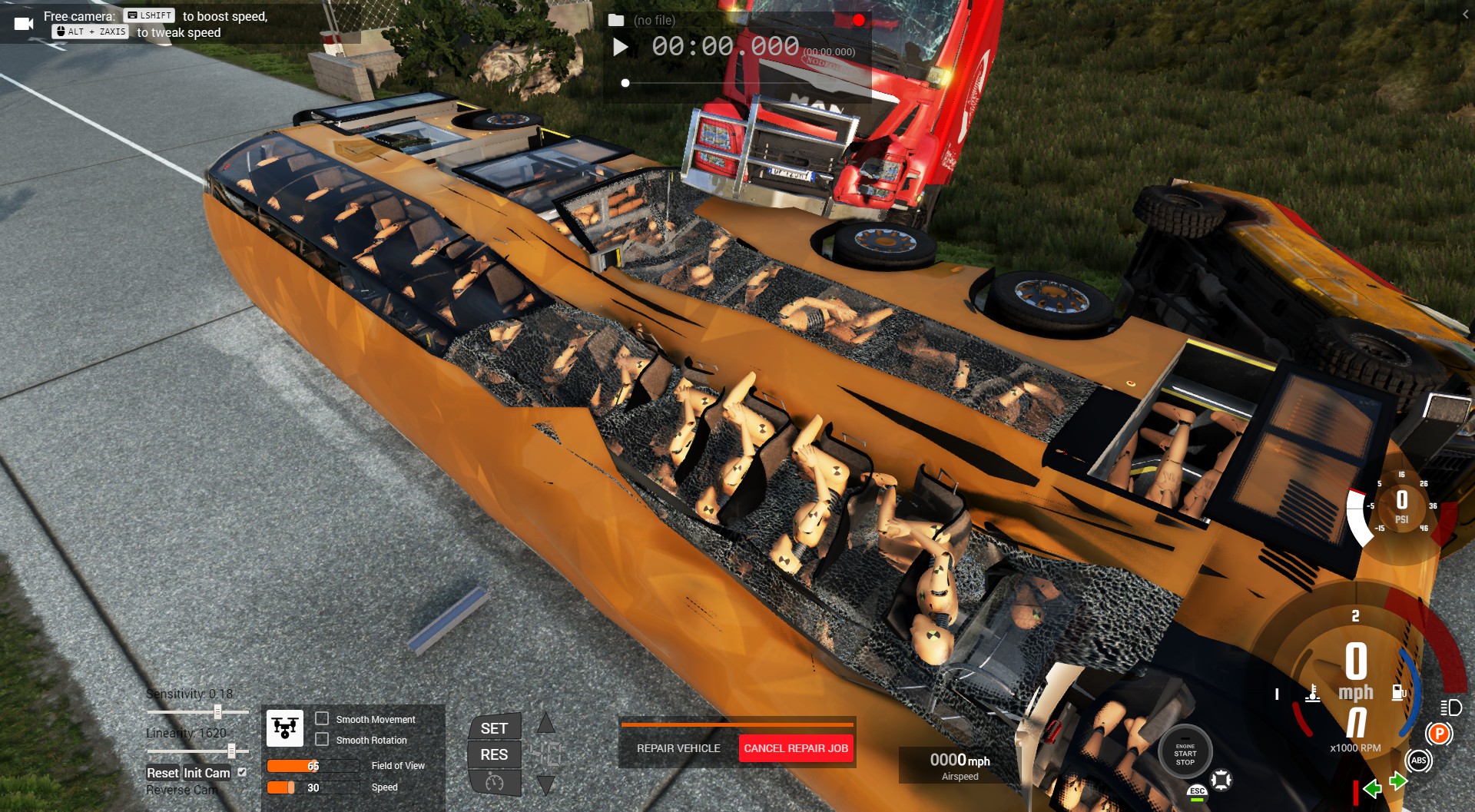The image size is (1475, 812).
Task: Open the replay file folder
Action: point(616,21)
